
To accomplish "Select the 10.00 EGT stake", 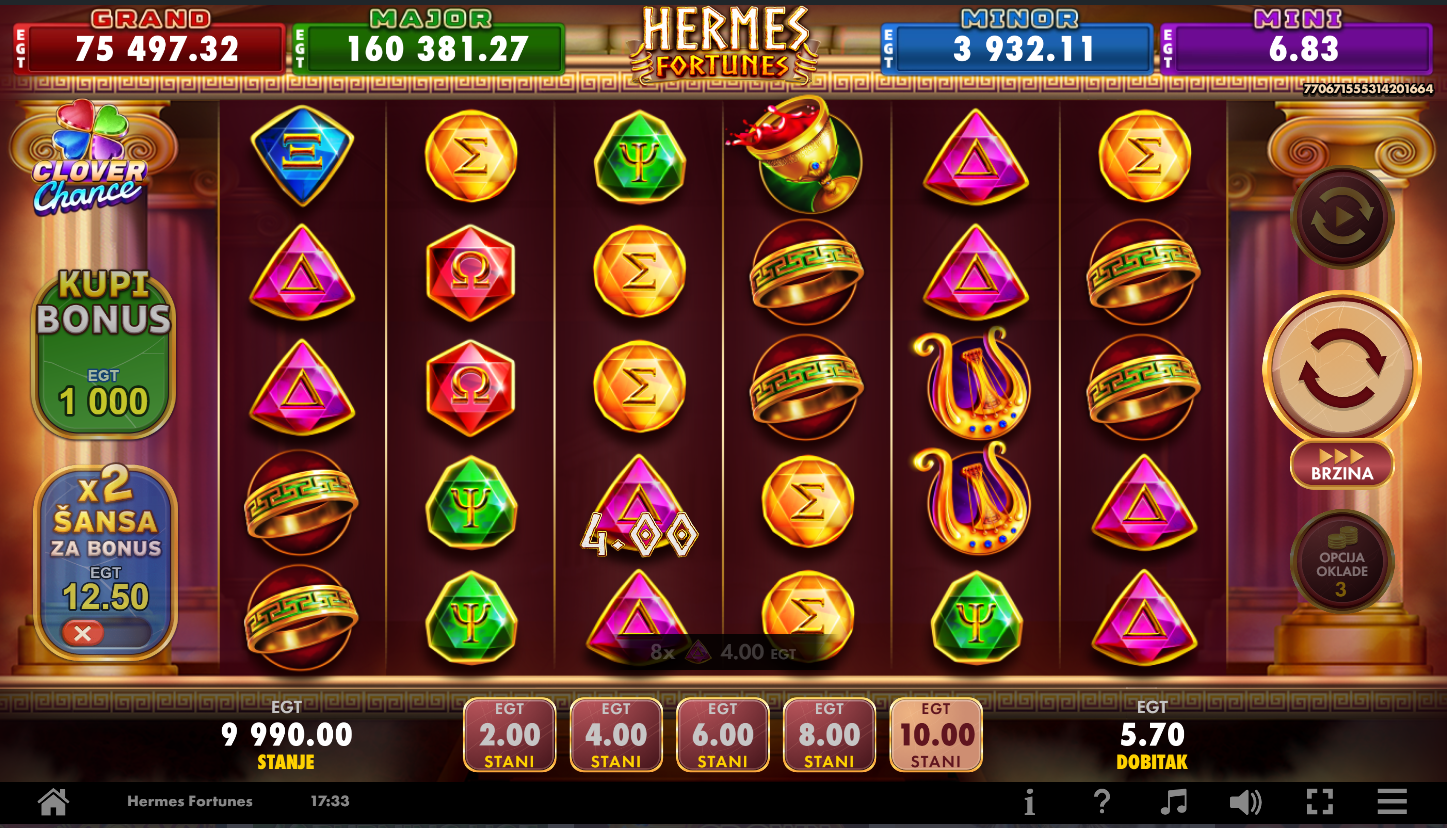I will pos(936,735).
